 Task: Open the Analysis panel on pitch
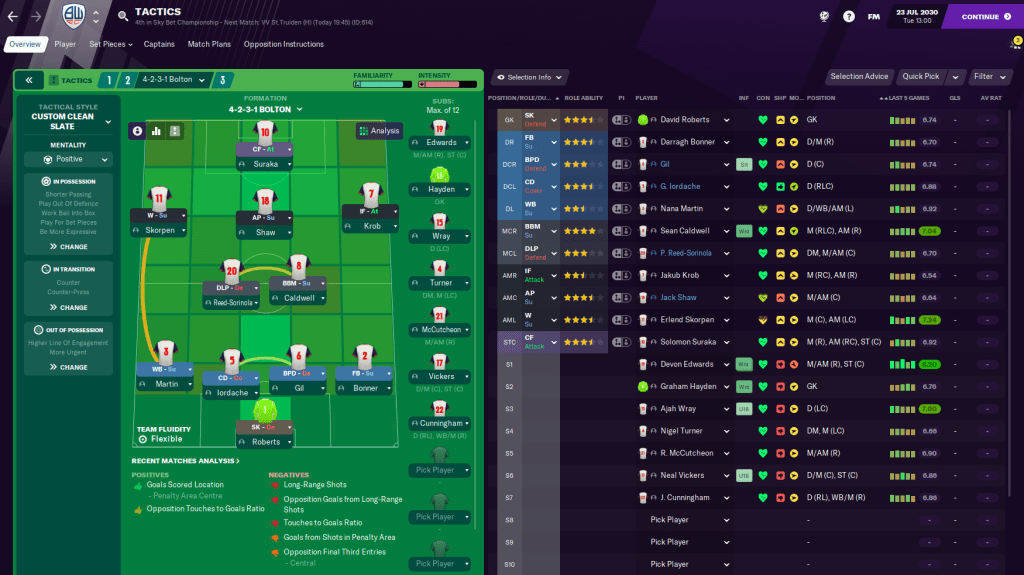379,130
